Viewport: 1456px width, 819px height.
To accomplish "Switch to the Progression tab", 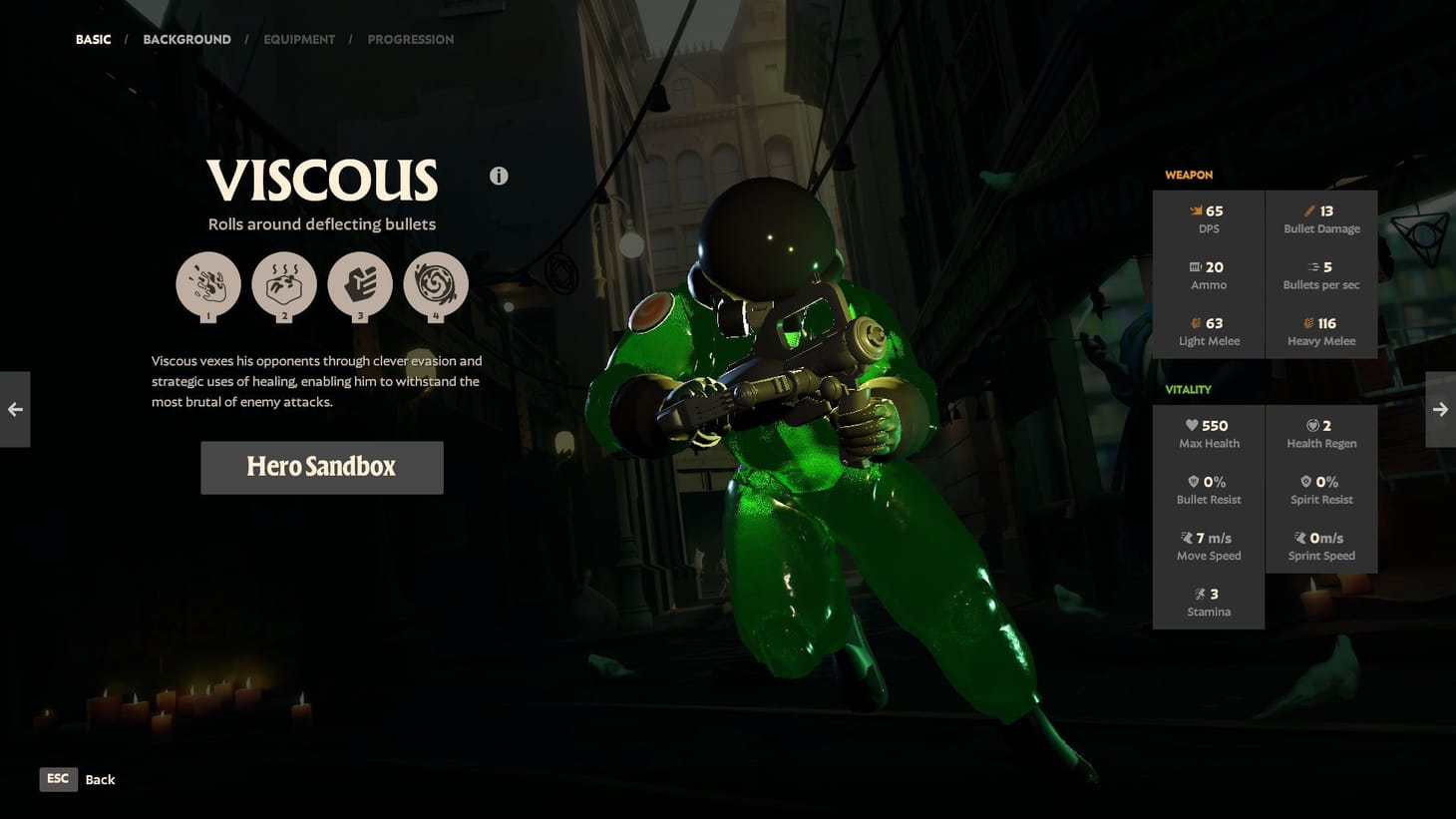I will click(411, 39).
